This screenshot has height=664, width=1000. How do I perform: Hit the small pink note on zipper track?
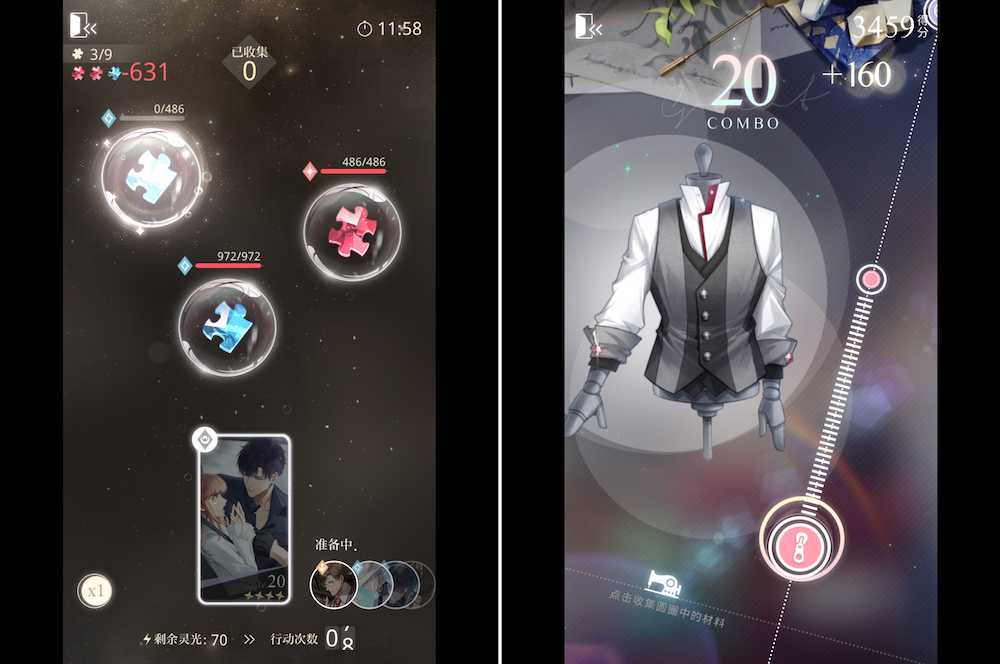[x=871, y=279]
